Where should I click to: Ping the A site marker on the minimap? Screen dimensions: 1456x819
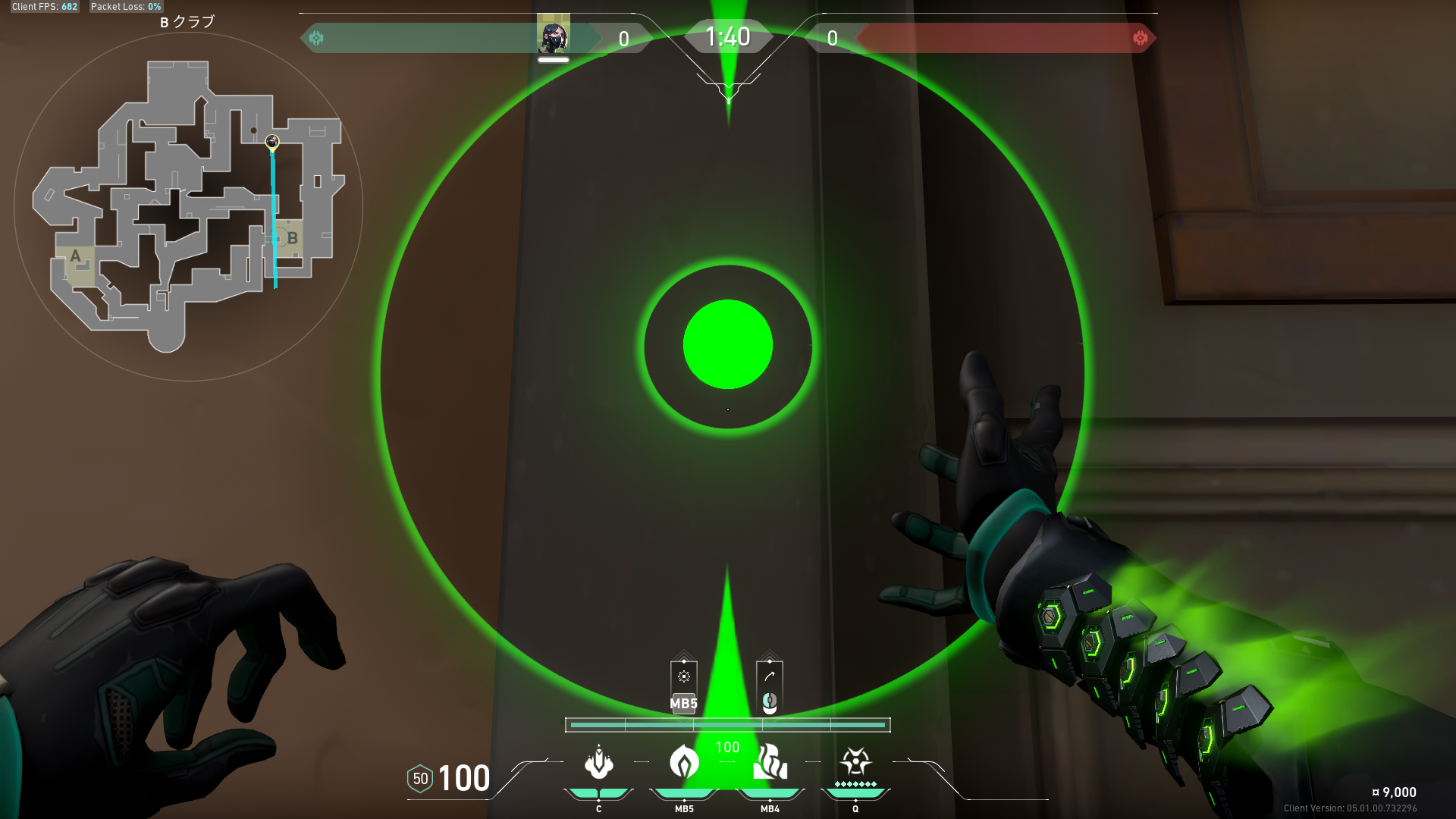[75, 256]
